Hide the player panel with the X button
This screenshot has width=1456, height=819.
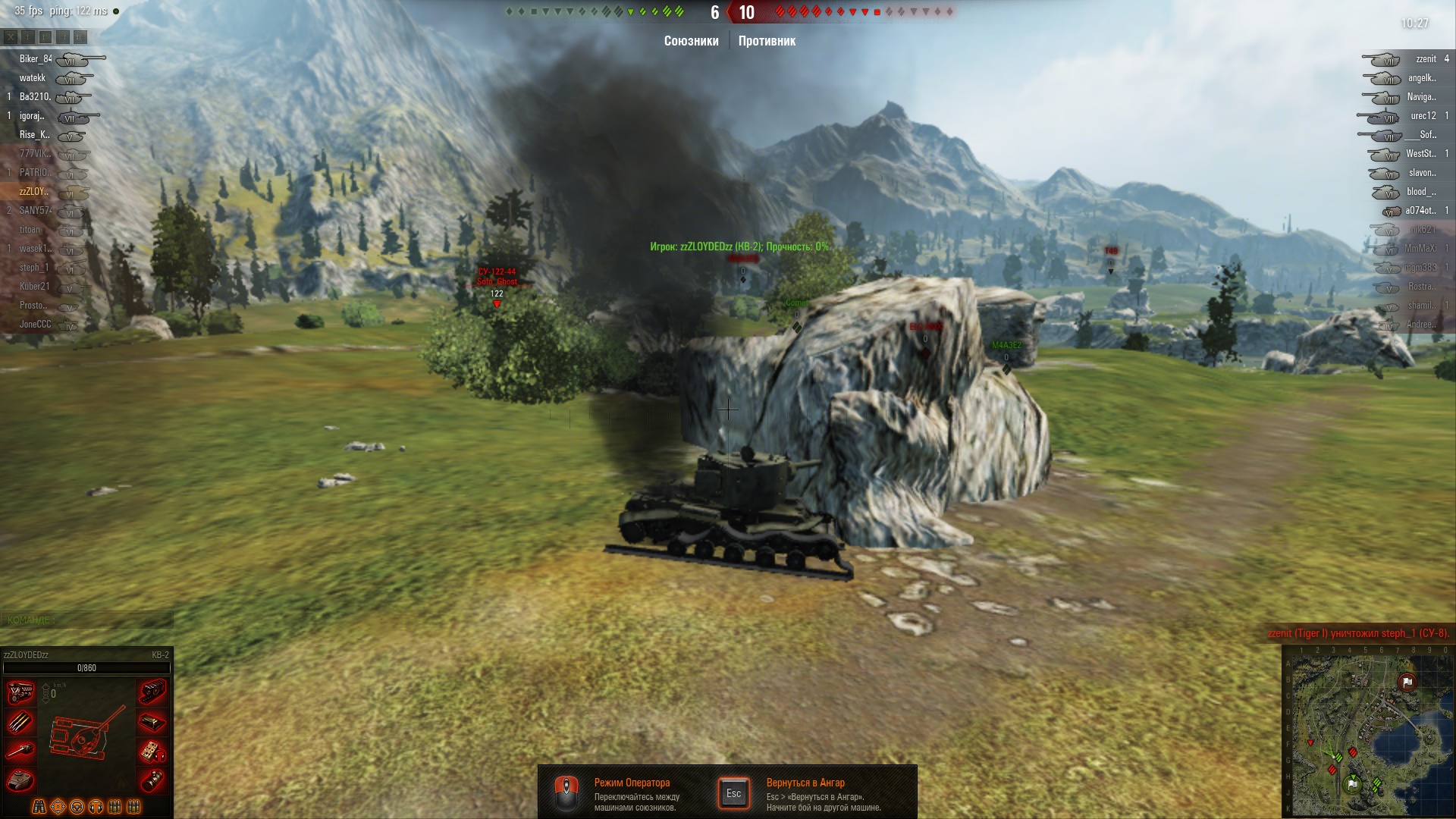(11, 37)
